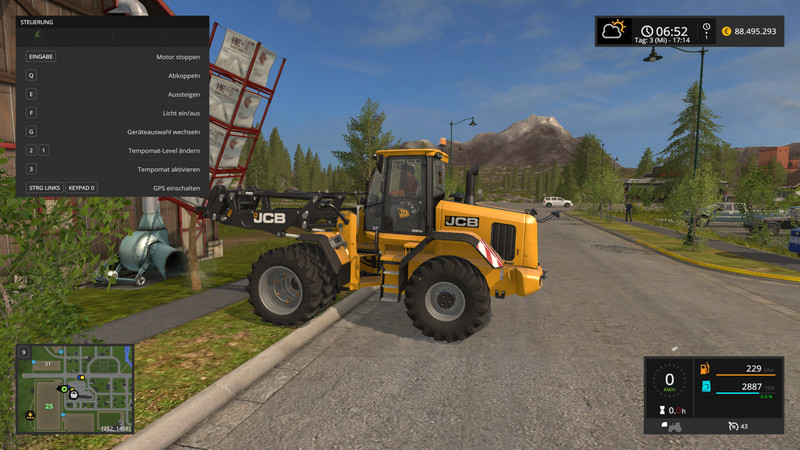Screen dimensions: 800x450
Task: Select the field 21 label on the minimap
Action: tap(46, 364)
